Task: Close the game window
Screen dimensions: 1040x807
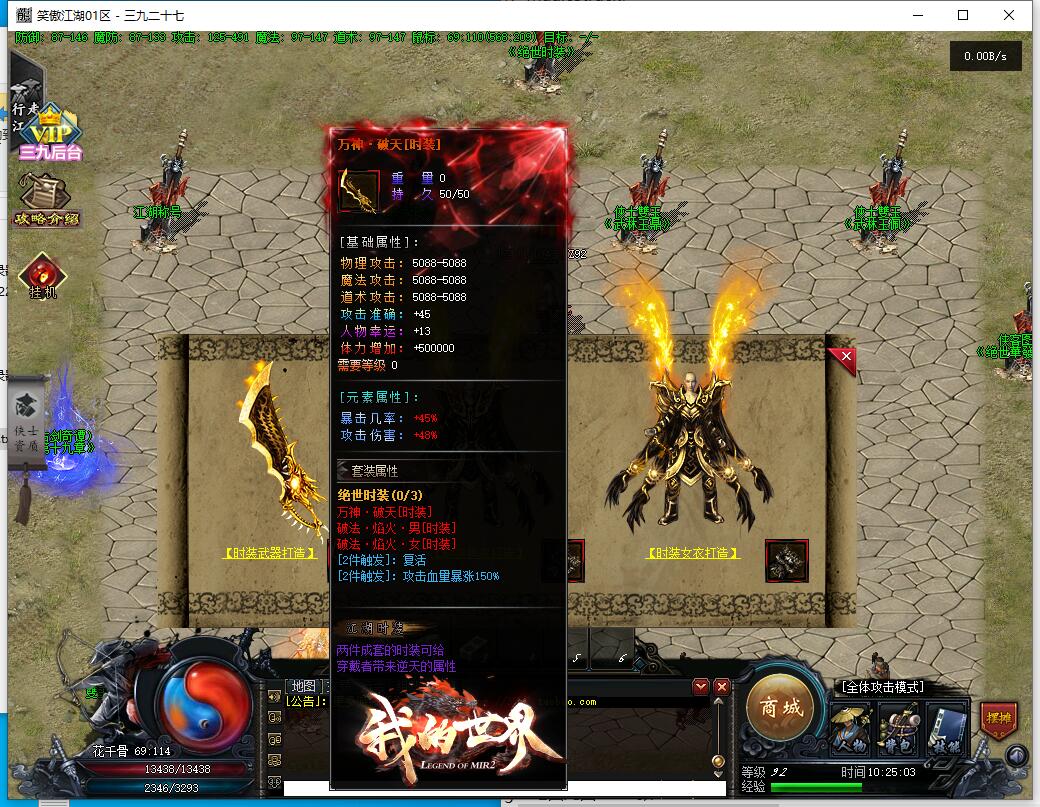Action: point(1009,15)
